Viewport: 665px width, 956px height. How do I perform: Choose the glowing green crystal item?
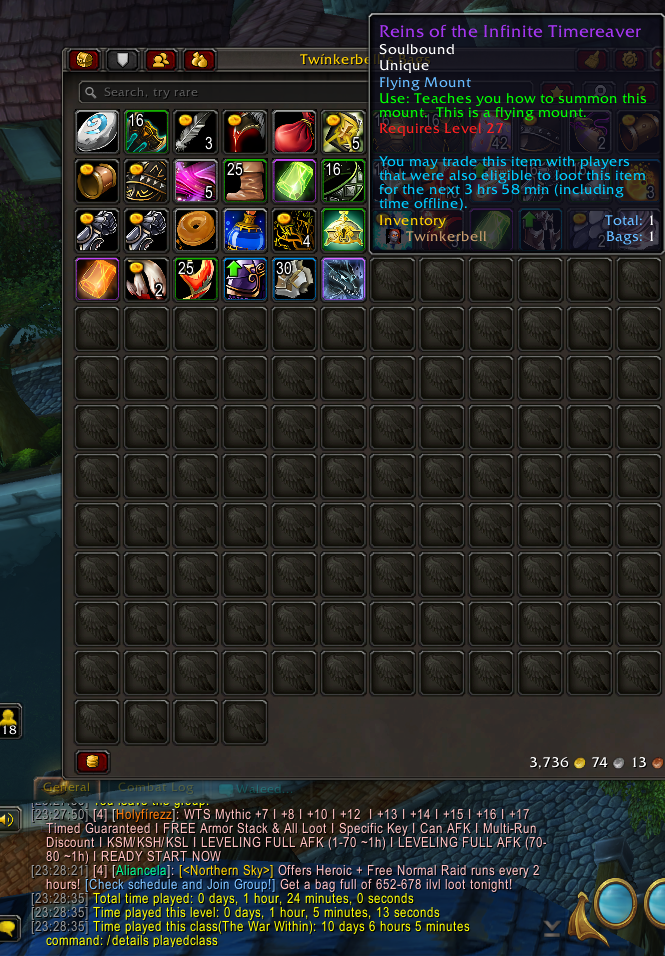click(295, 180)
